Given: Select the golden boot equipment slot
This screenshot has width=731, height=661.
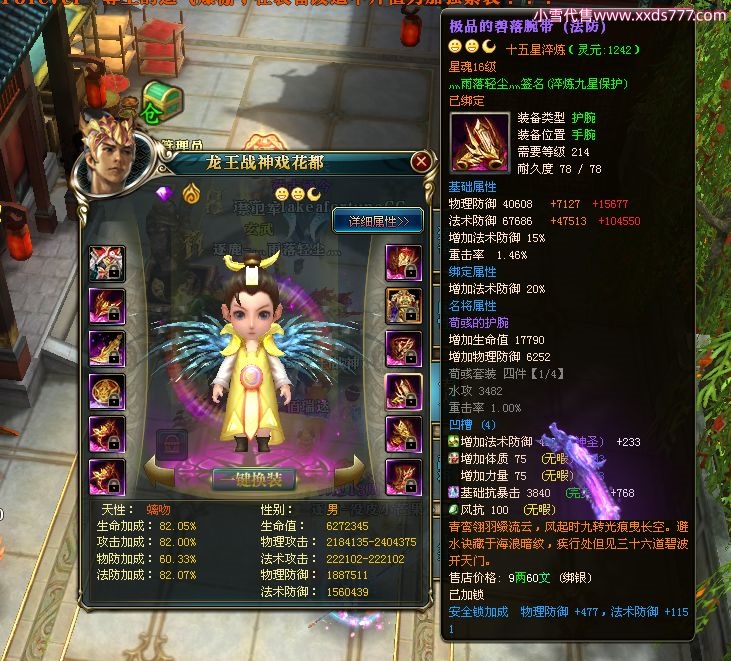Looking at the screenshot, I should coord(106,346).
